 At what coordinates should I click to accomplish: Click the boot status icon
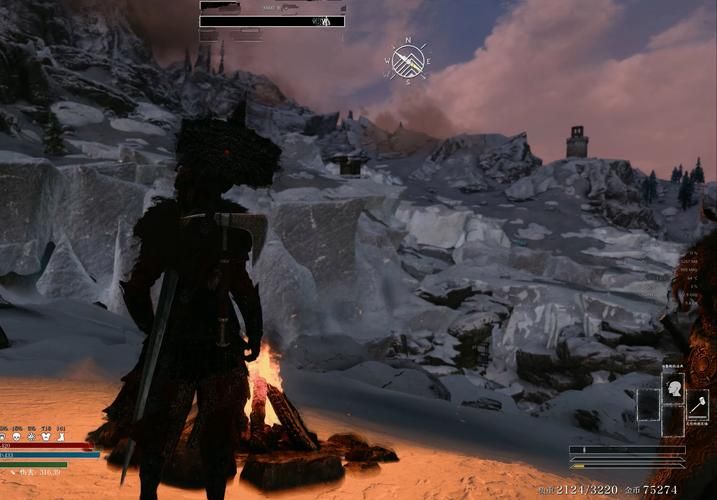pos(61,437)
